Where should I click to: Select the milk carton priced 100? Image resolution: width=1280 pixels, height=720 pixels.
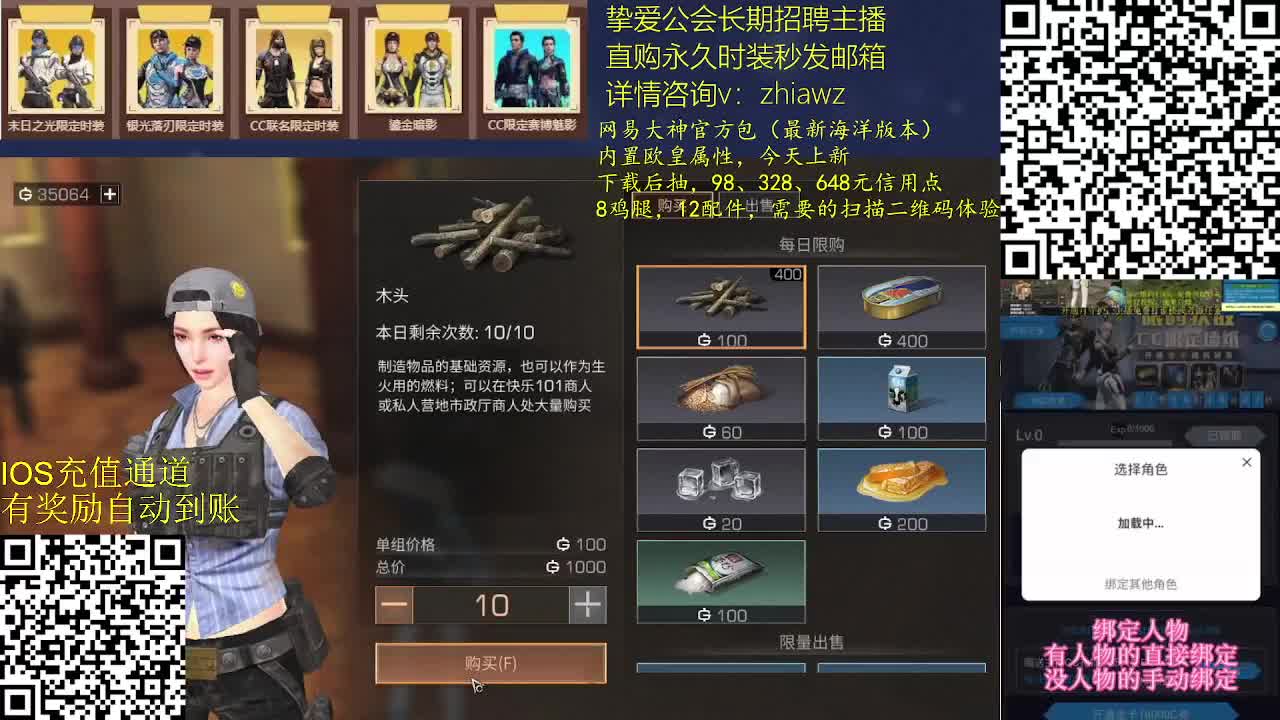coord(901,397)
